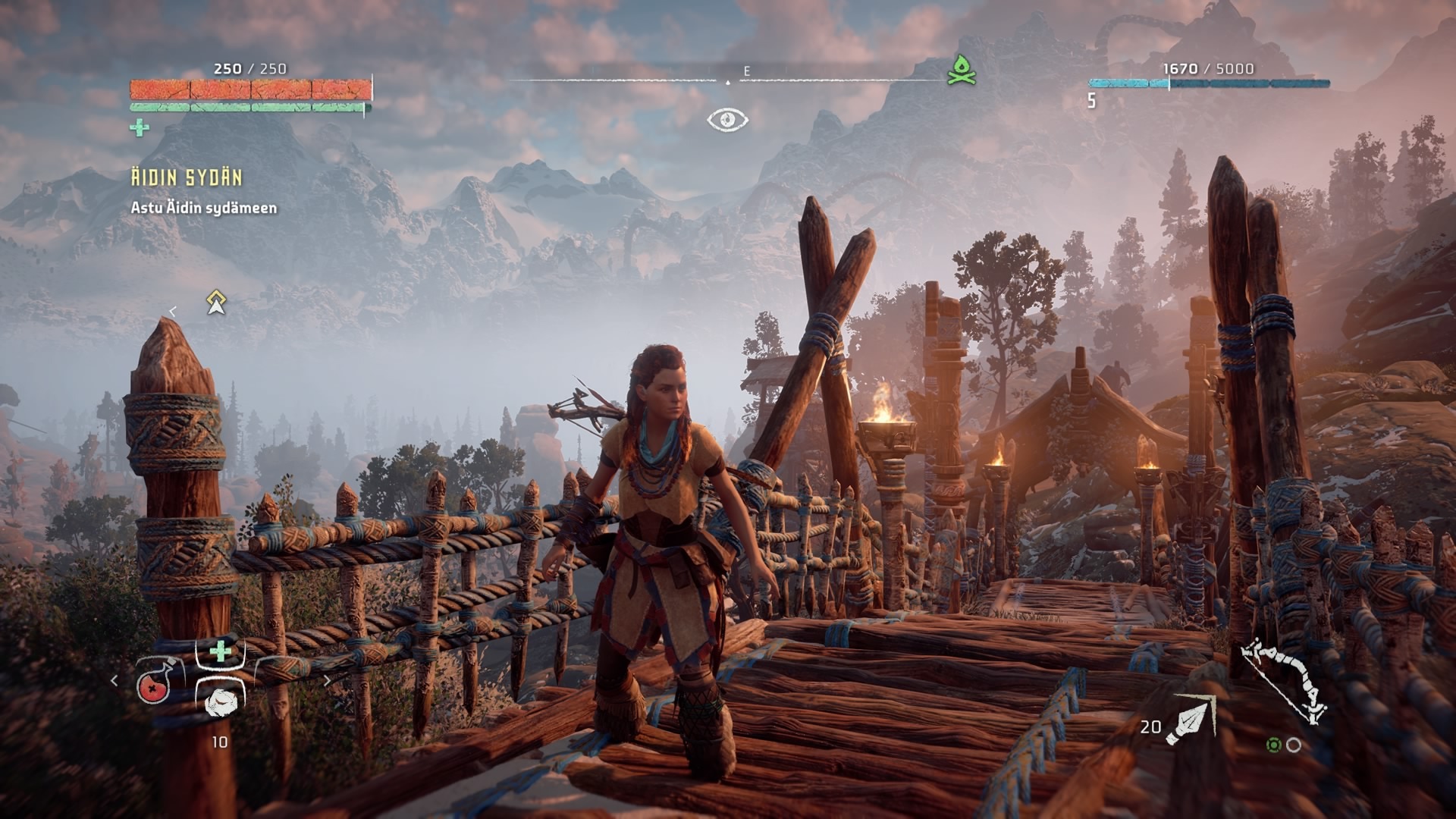The image size is (1456, 819).
Task: Select the yellow quest waypoint marker
Action: coord(217,303)
